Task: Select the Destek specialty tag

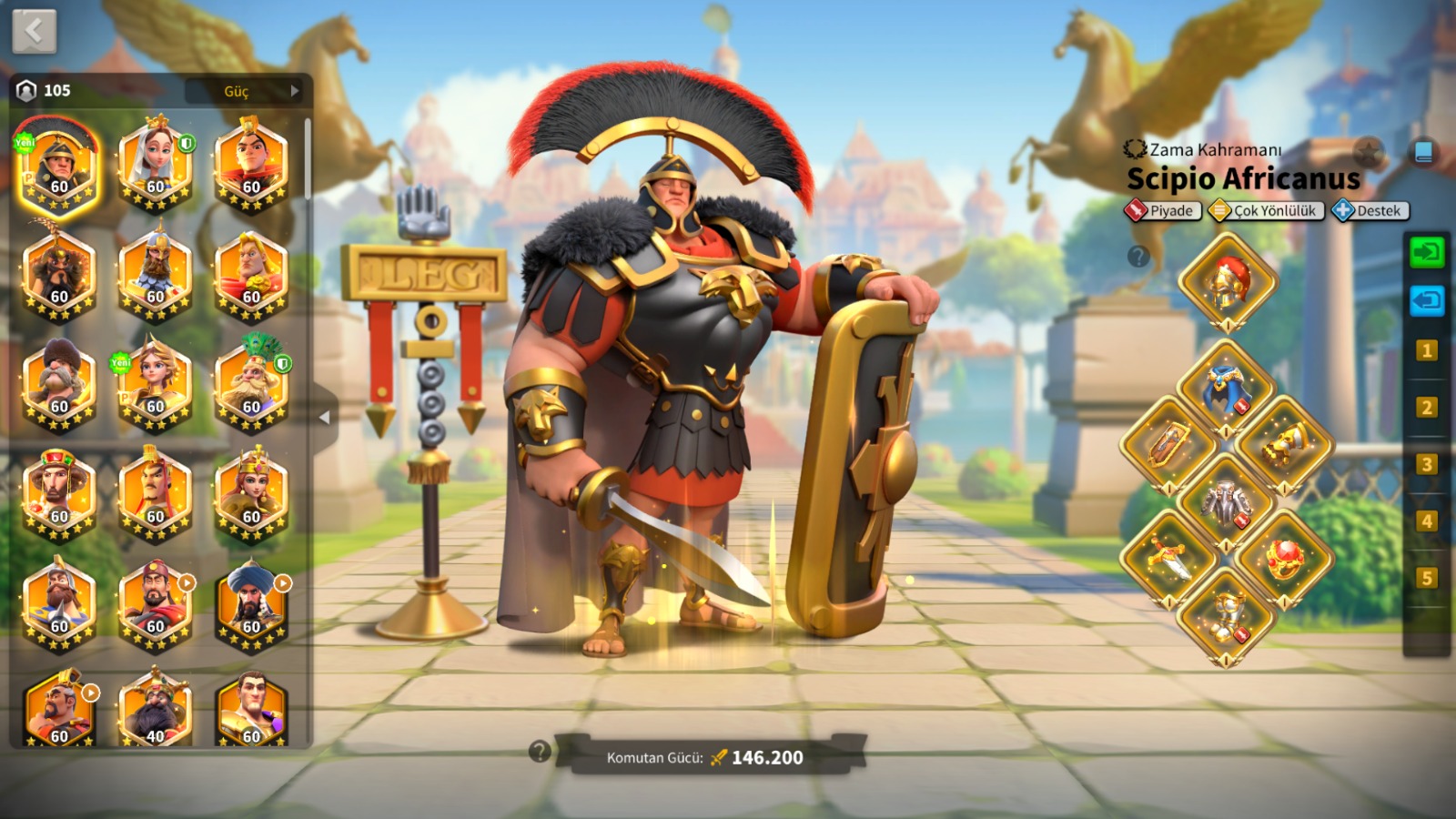Action: coord(1370,211)
